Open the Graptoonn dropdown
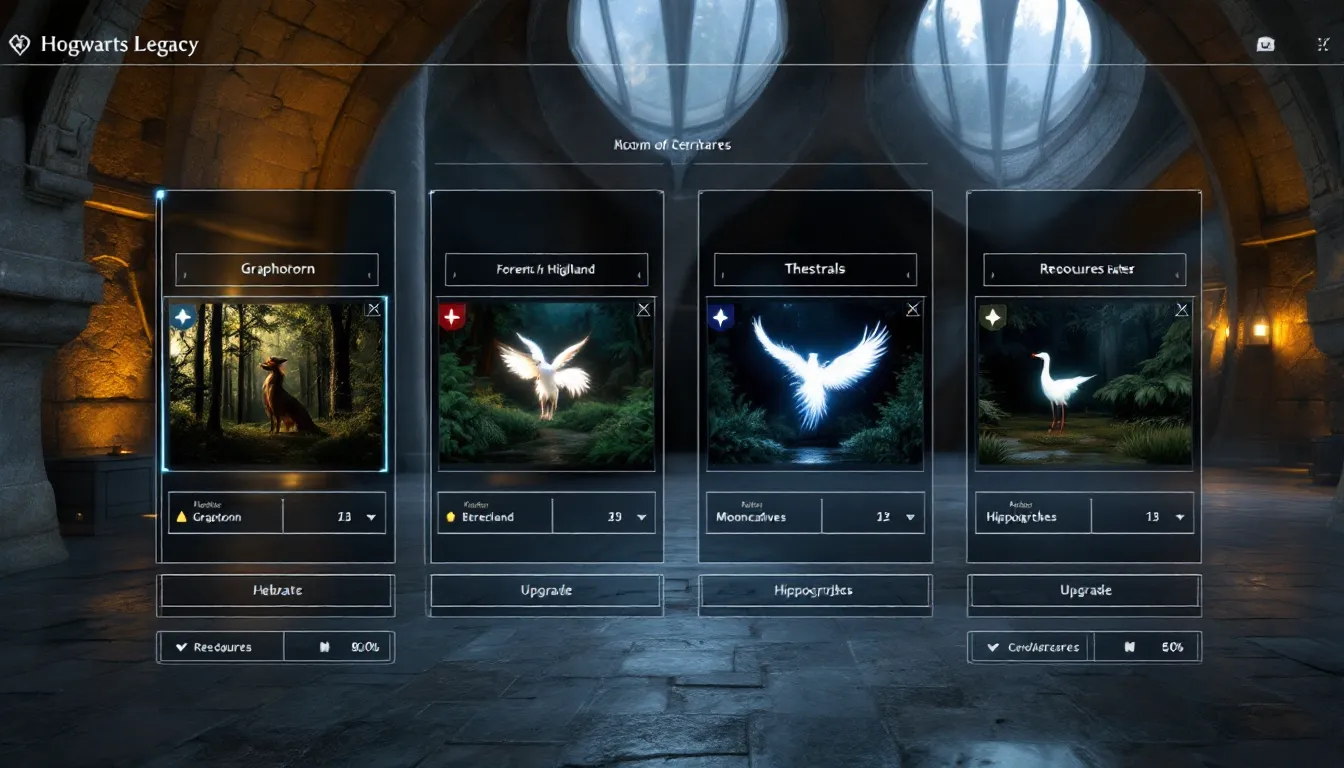Image resolution: width=1344 pixels, height=768 pixels. [x=371, y=517]
